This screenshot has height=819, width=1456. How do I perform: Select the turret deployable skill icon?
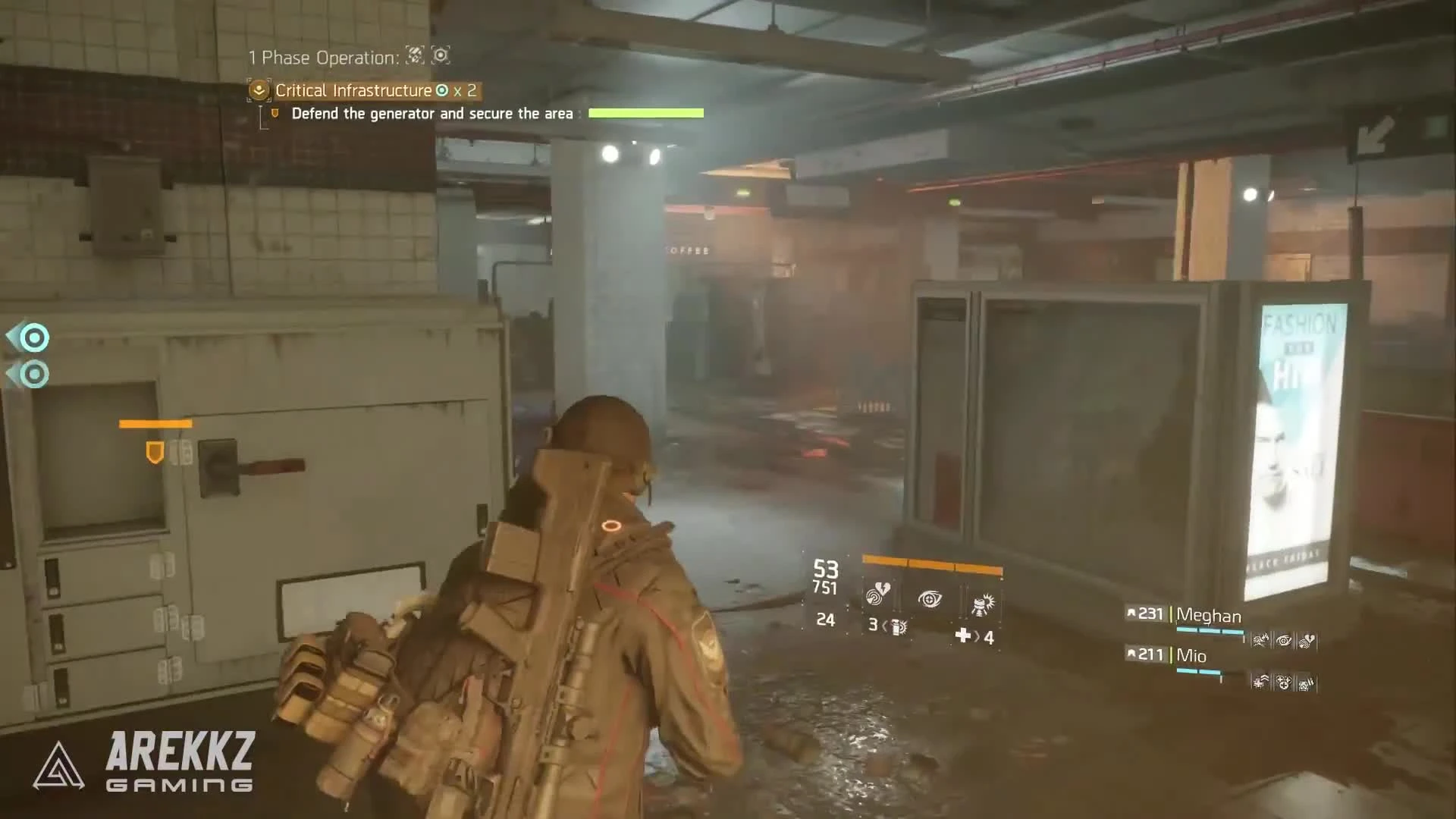983,603
